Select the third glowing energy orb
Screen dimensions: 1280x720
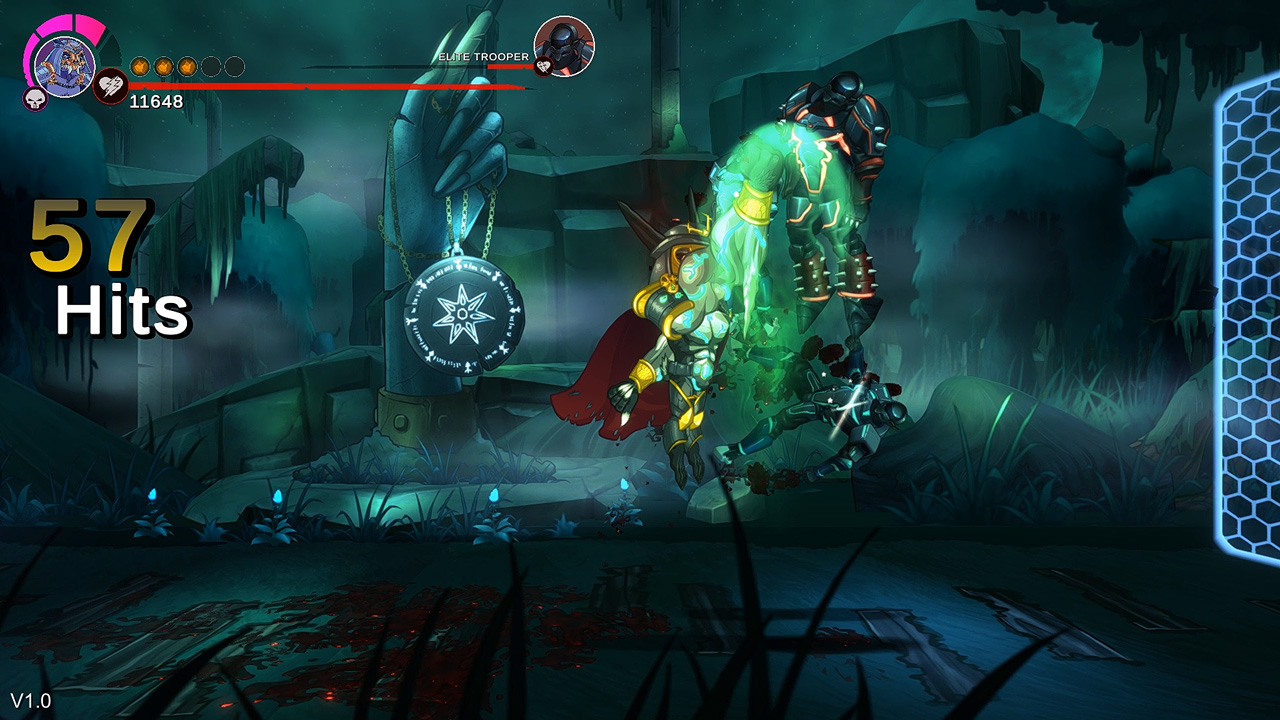[x=187, y=65]
